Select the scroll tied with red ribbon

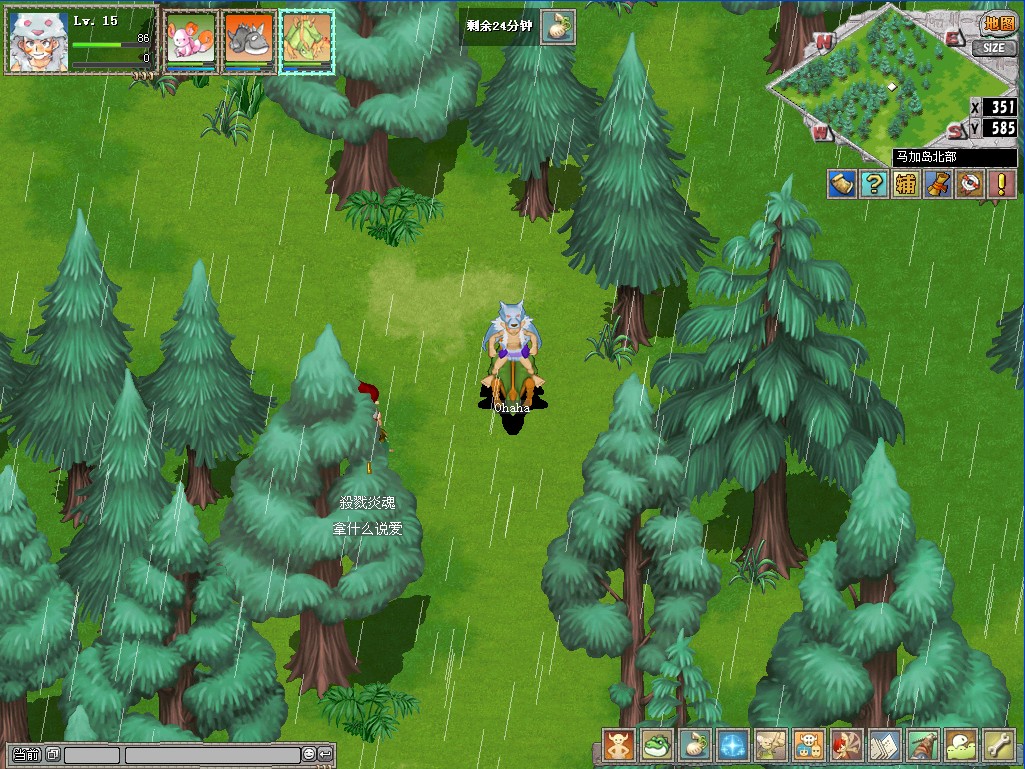[x=938, y=184]
